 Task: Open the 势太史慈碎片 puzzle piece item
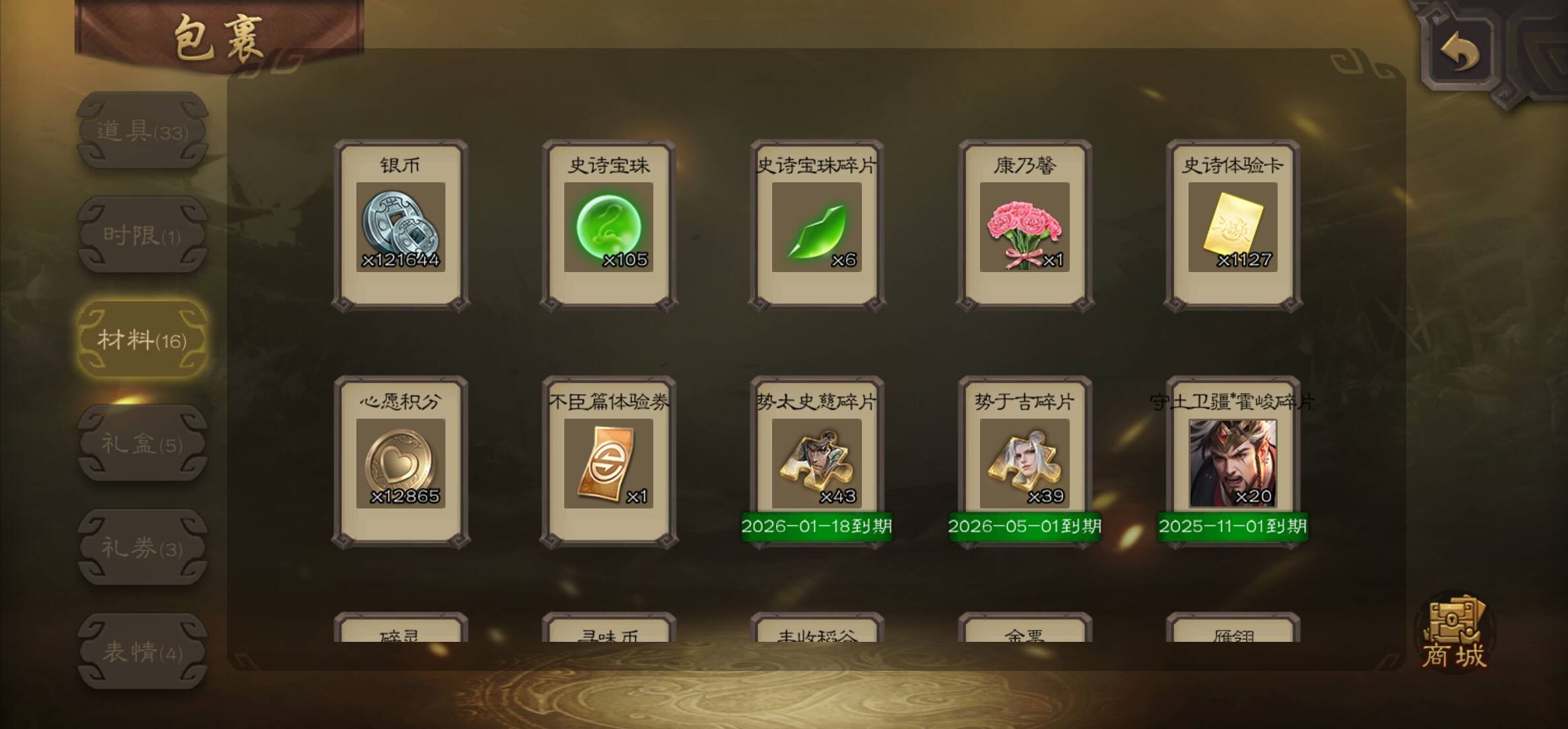coord(816,462)
